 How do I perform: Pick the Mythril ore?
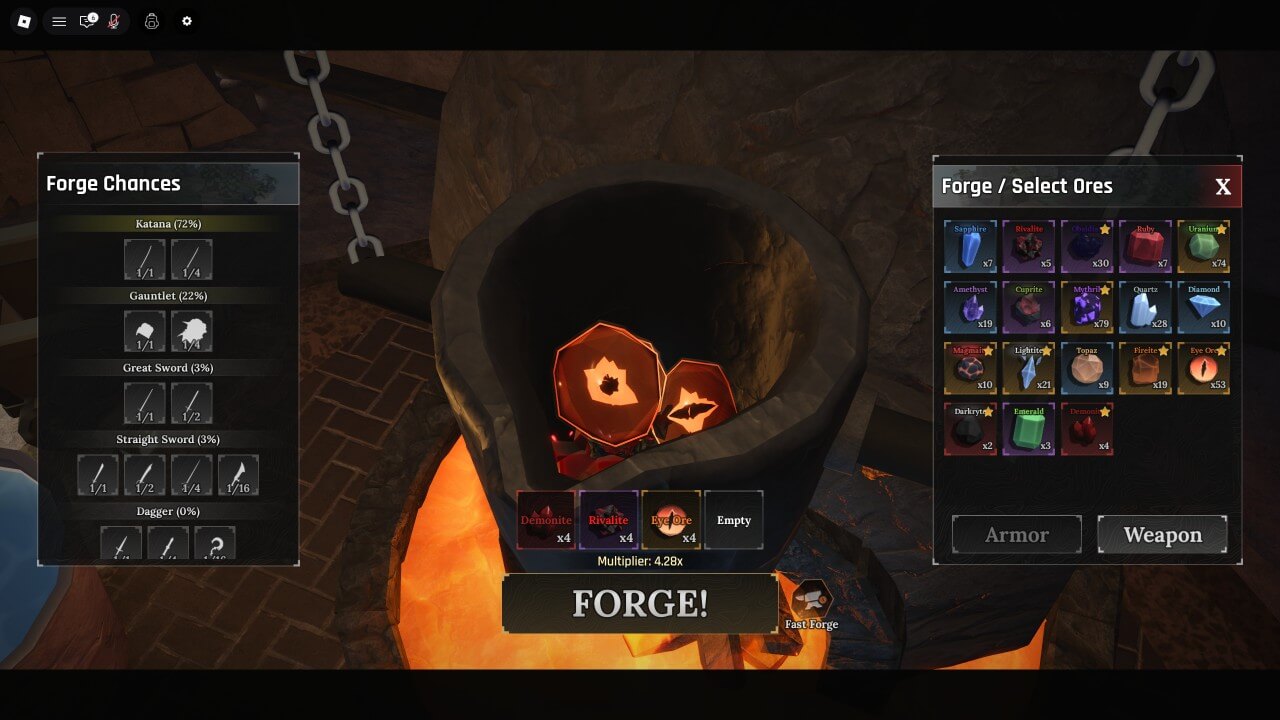point(1086,307)
